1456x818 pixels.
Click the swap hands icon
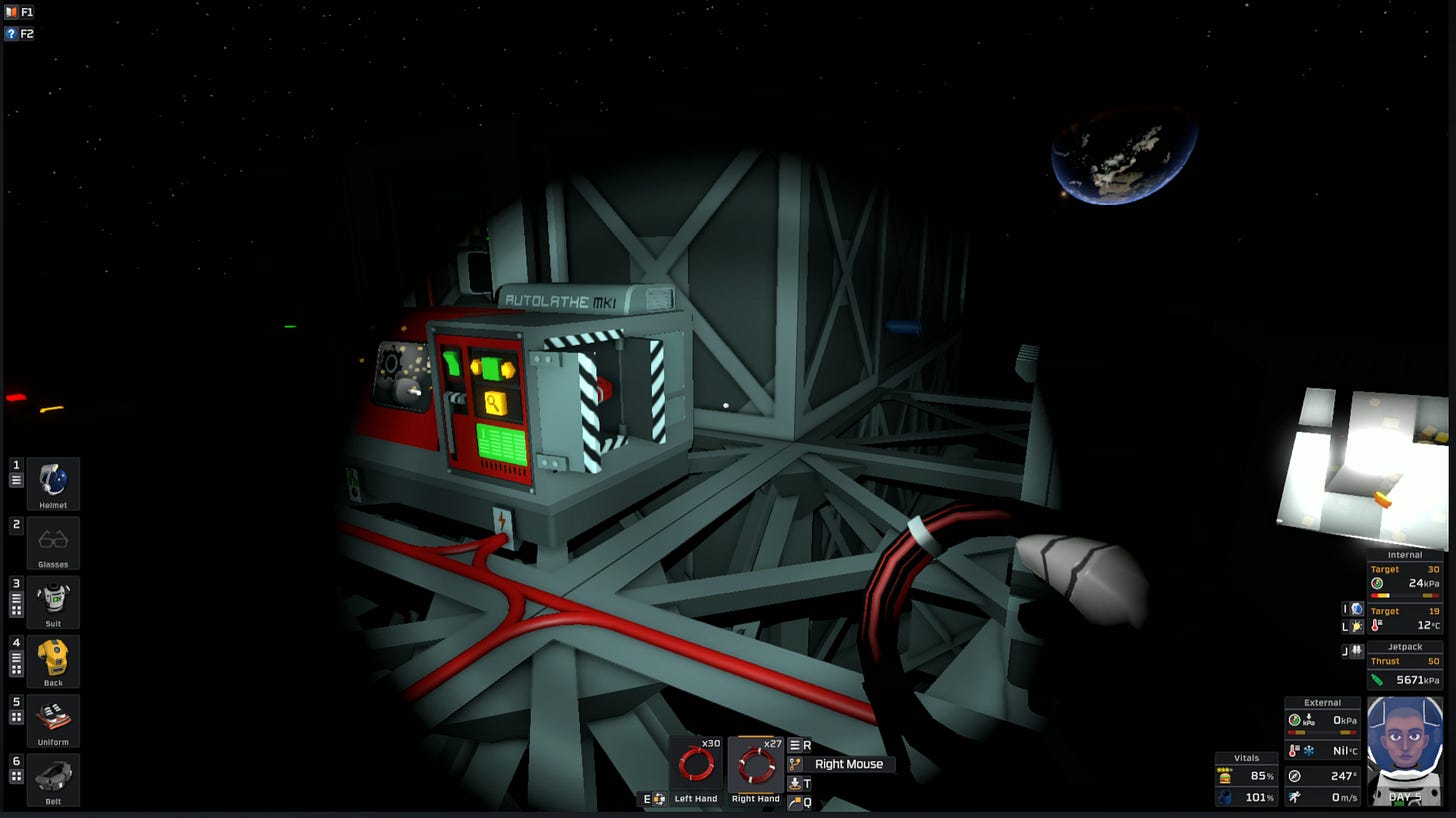[659, 799]
